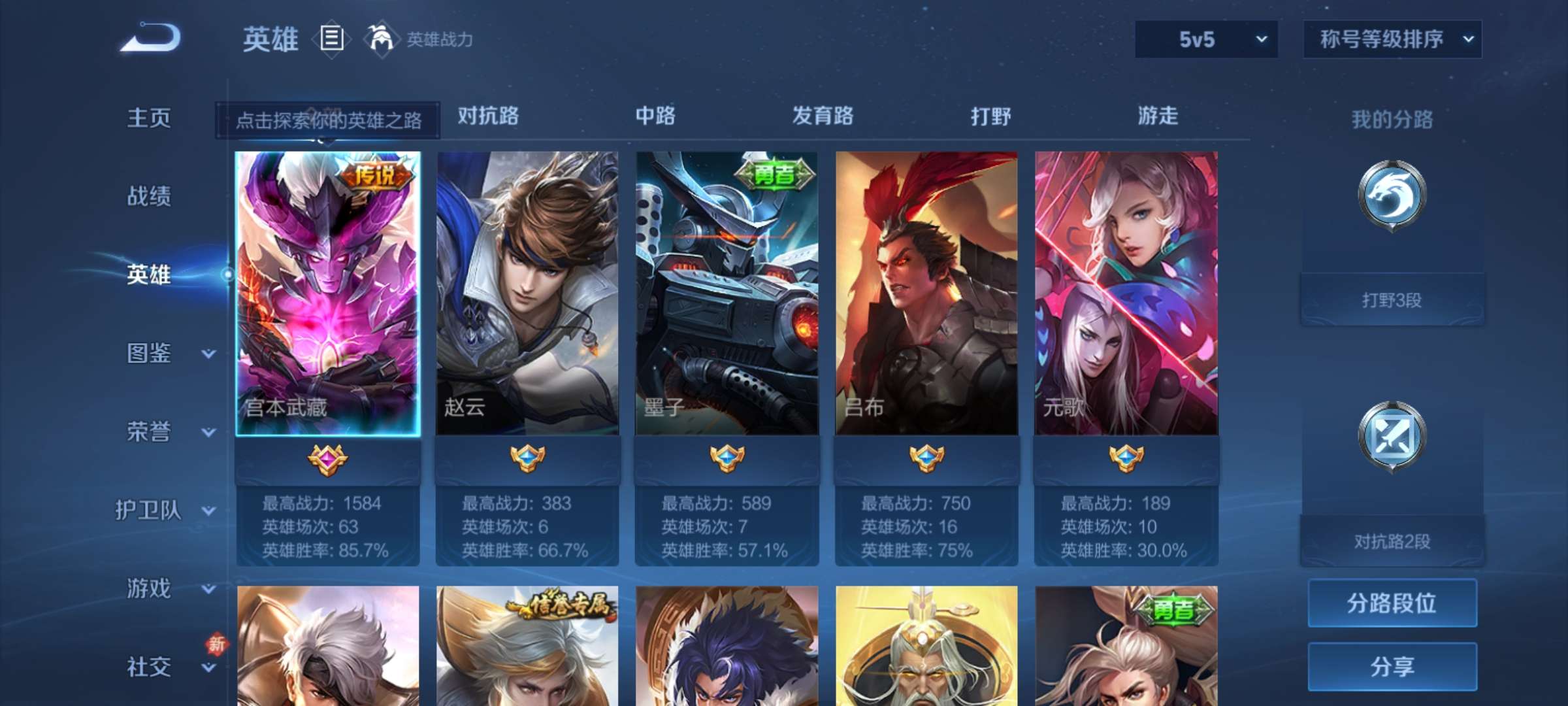Open the 称号等级排序 sorting dropdown
Image resolution: width=1568 pixels, height=706 pixels.
pos(1390,39)
